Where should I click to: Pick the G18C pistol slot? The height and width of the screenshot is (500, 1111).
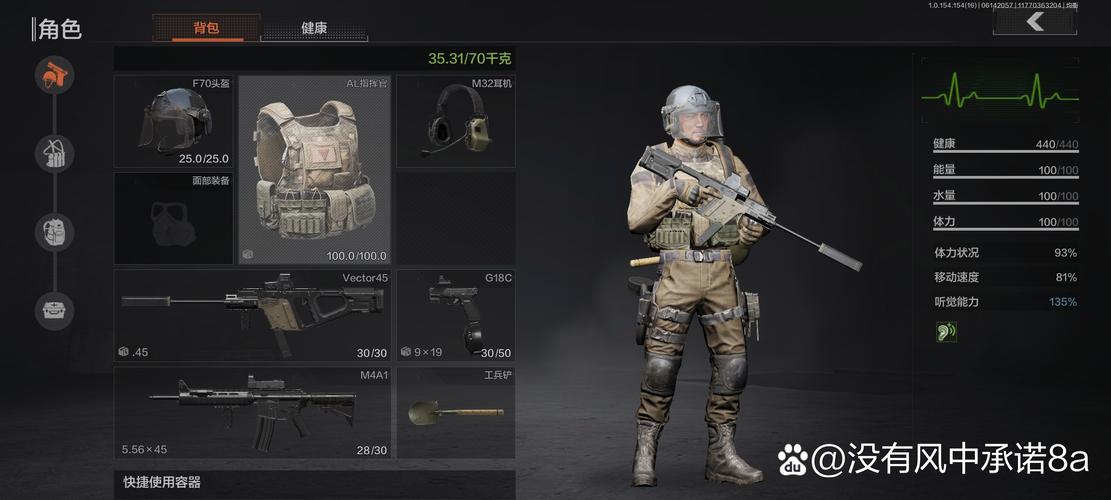click(x=455, y=314)
